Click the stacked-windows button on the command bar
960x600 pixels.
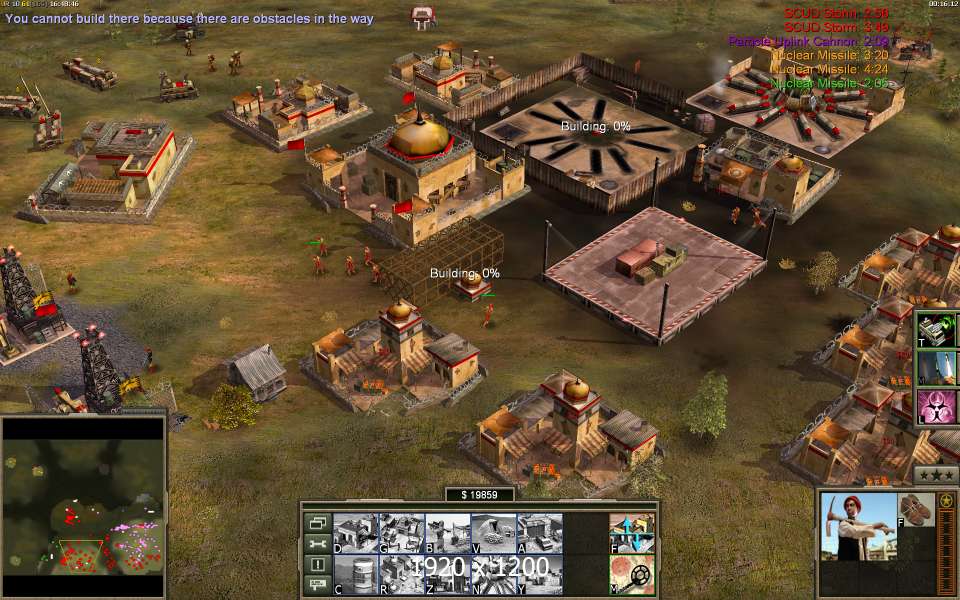(318, 522)
